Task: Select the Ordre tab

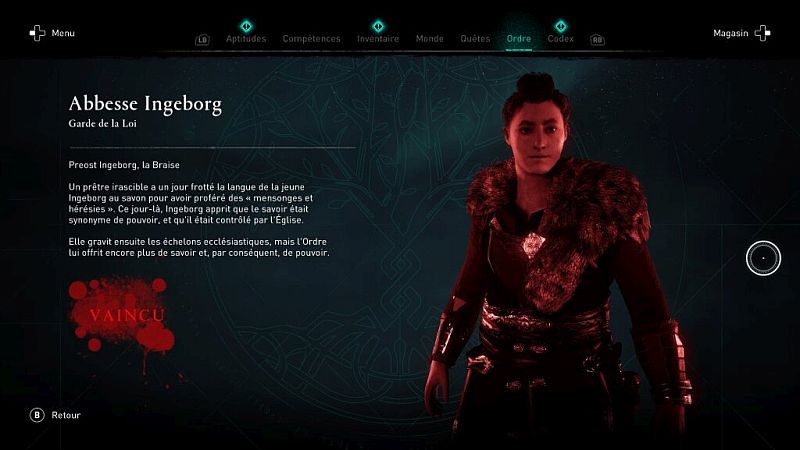Action: [x=519, y=39]
